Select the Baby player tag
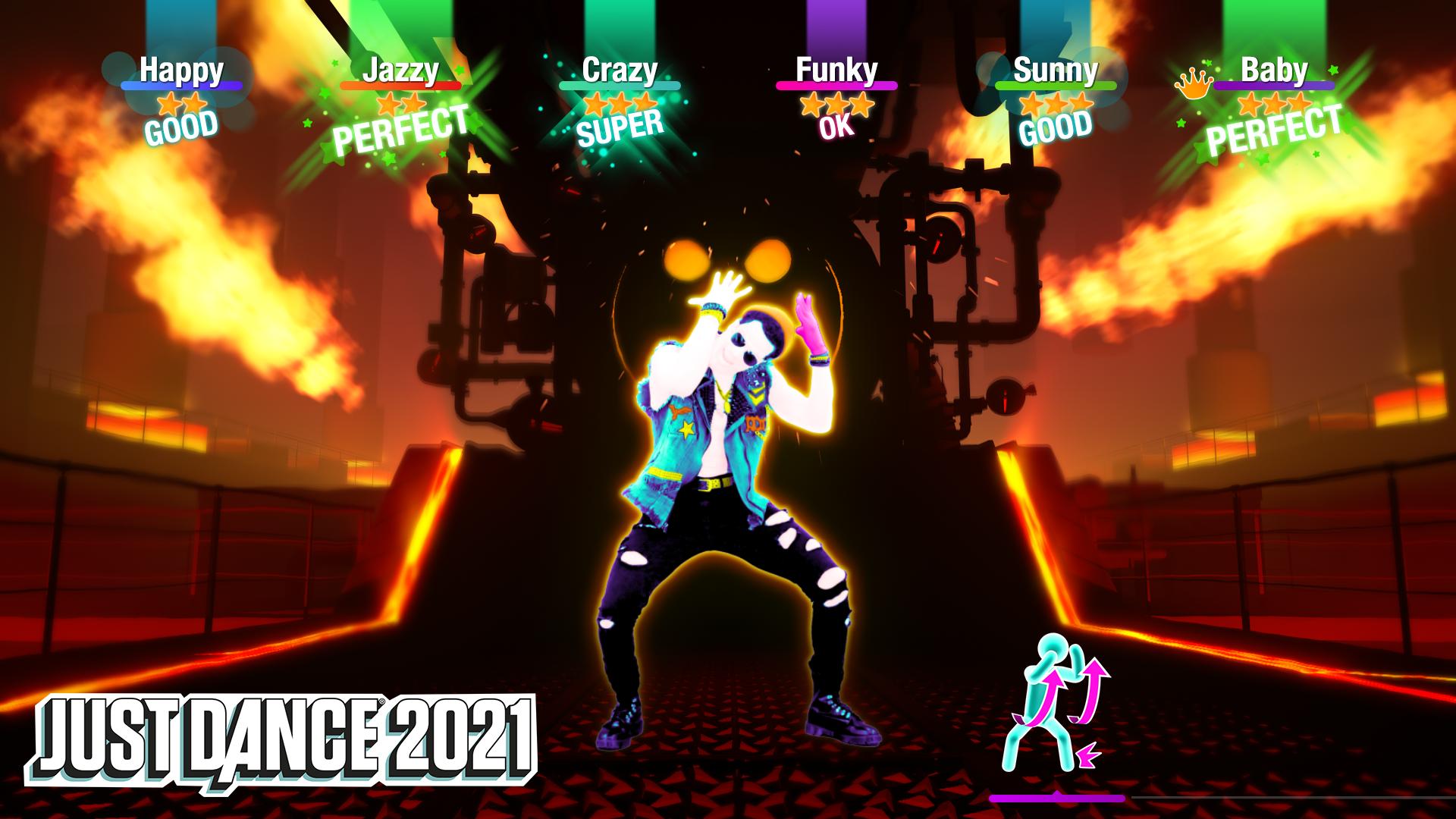The width and height of the screenshot is (1456, 819). 1274,71
